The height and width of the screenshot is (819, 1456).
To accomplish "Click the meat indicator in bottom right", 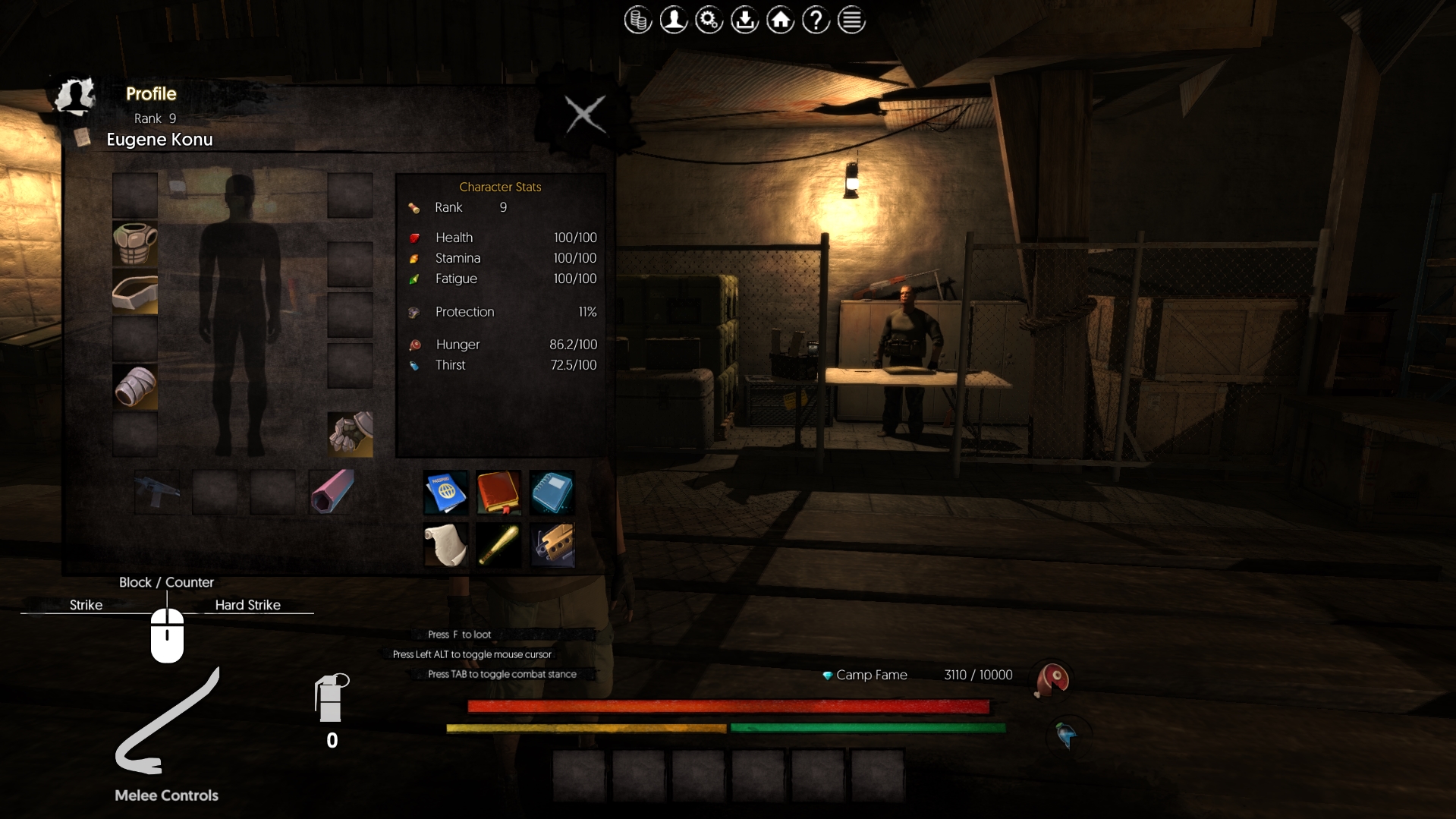I will pyautogui.click(x=1049, y=680).
